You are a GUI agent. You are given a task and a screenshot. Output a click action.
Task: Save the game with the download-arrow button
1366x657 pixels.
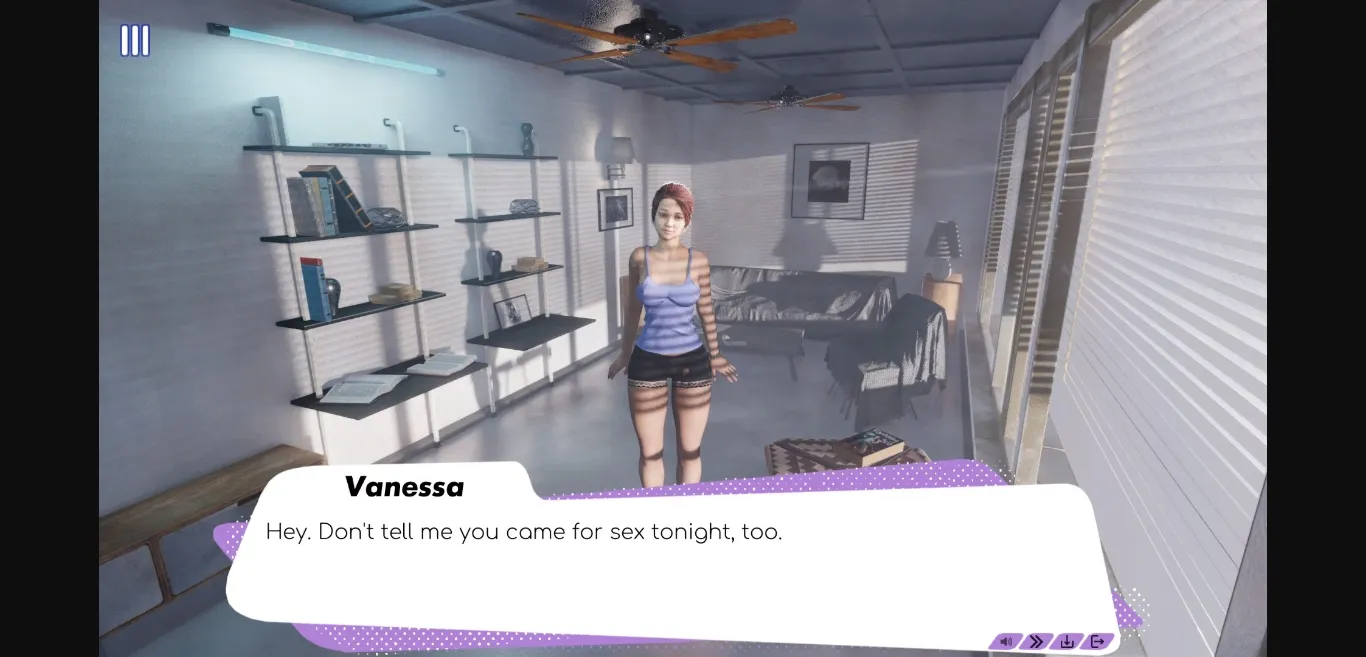tap(1067, 641)
